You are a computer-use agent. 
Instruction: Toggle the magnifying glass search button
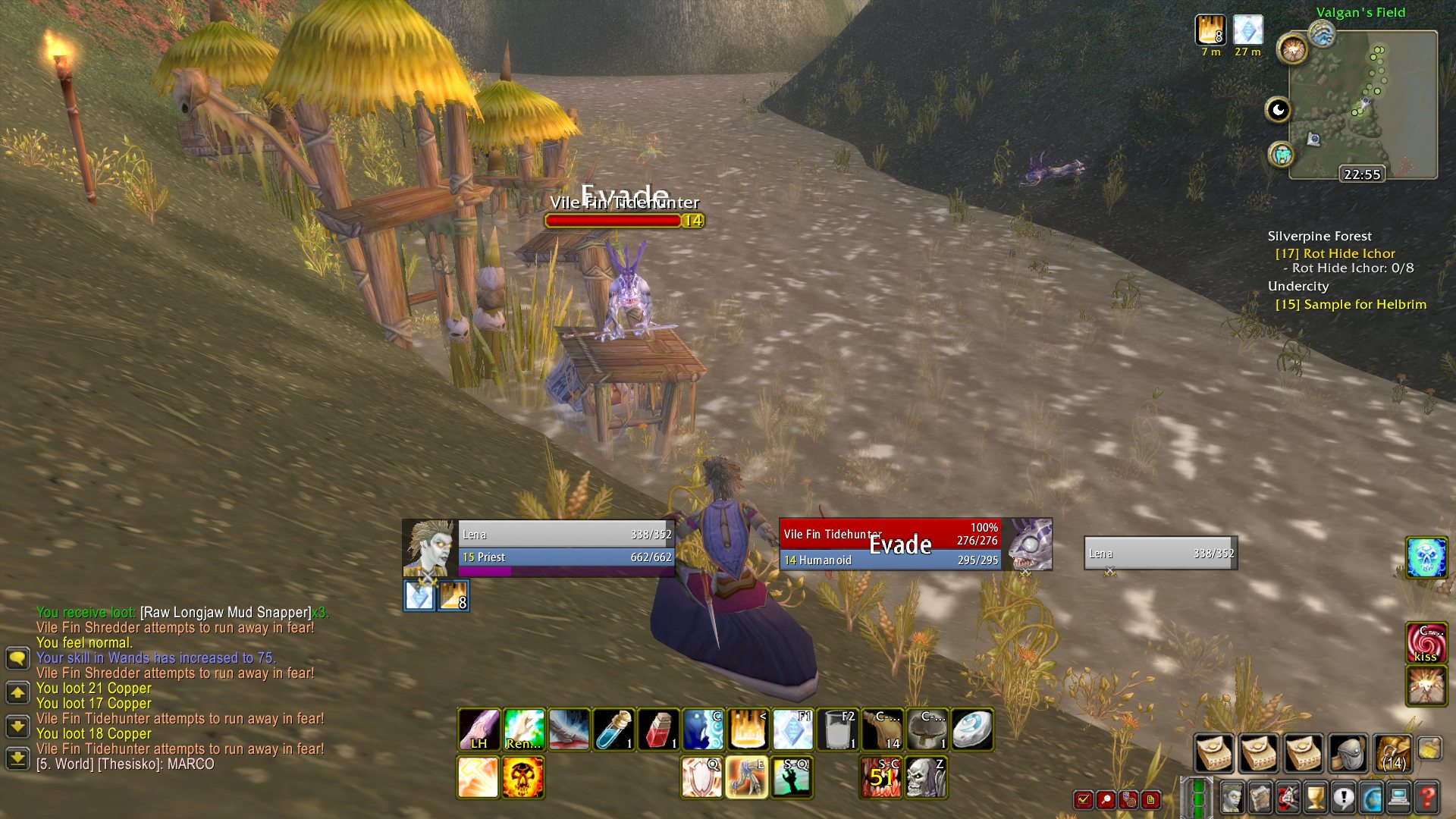(1106, 800)
